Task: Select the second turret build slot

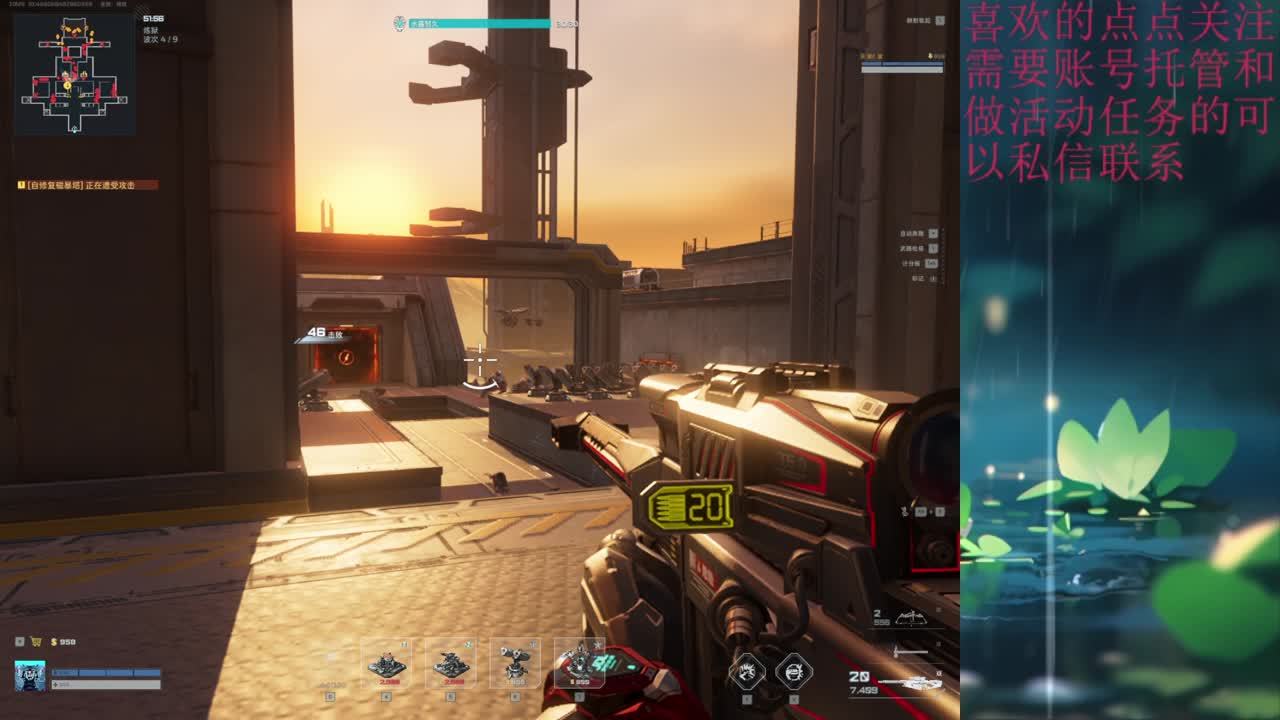Action: pyautogui.click(x=451, y=664)
